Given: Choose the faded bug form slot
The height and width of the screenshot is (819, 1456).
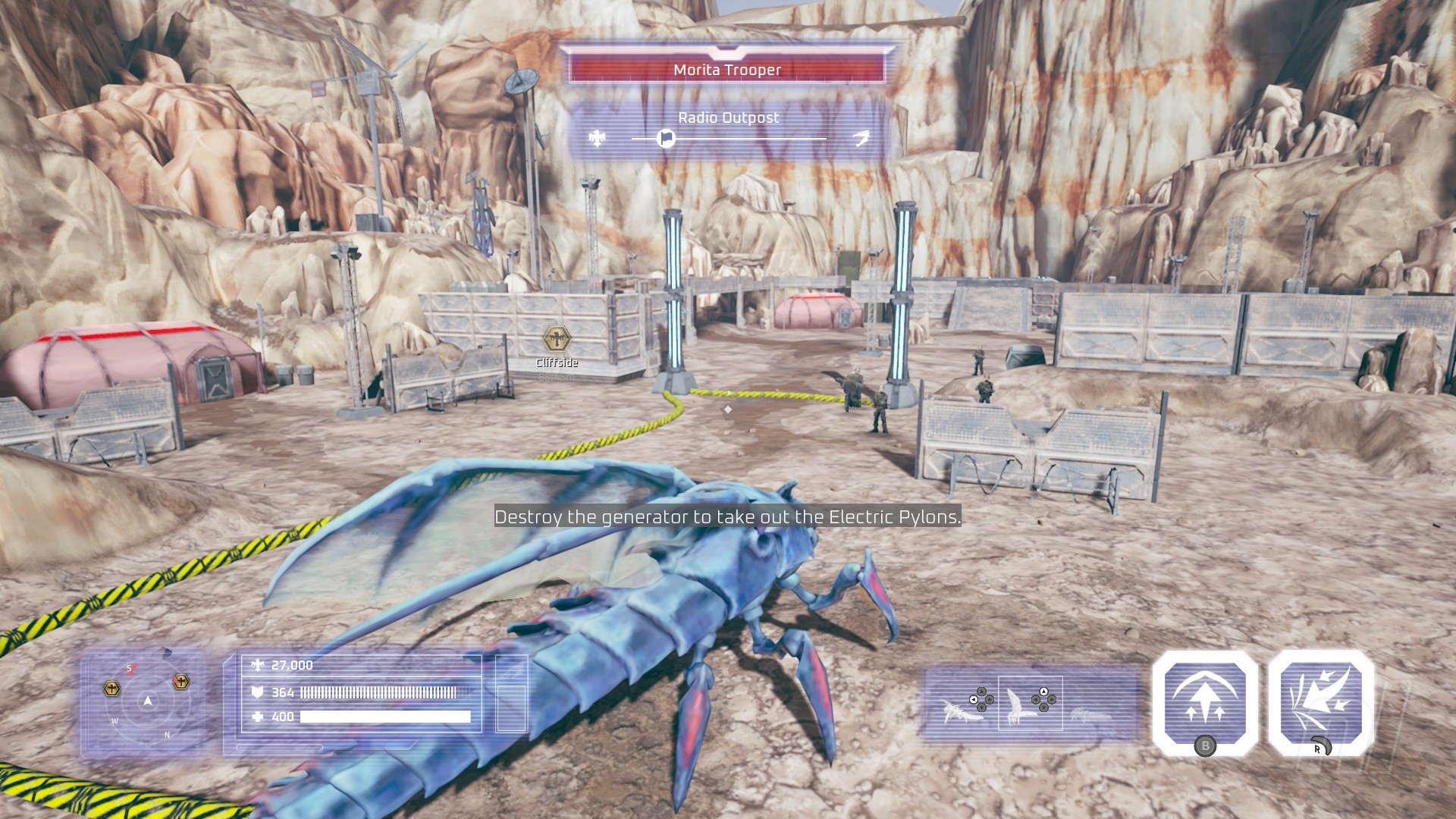Looking at the screenshot, I should [x=1090, y=714].
